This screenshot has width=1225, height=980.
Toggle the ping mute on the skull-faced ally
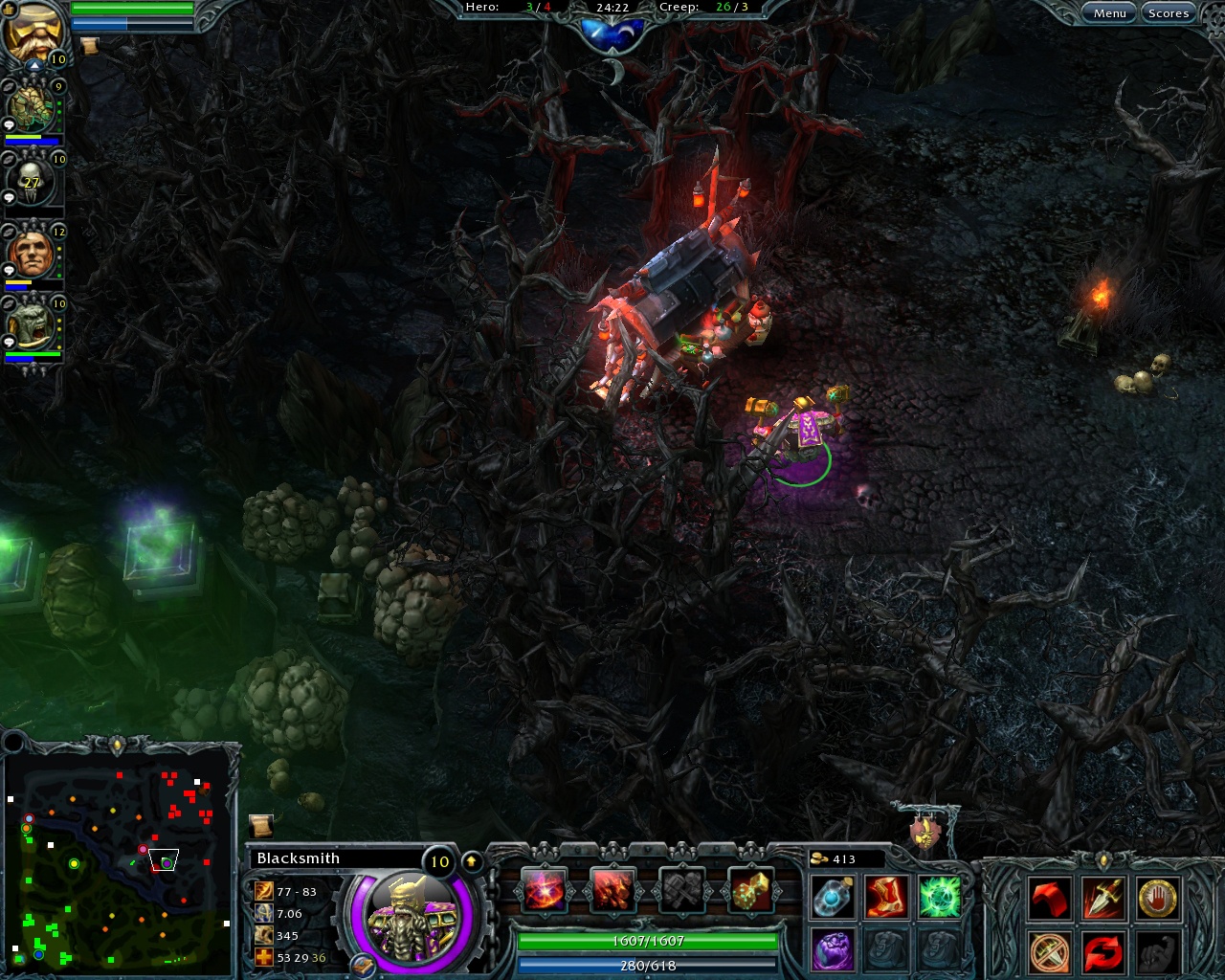[x=7, y=195]
